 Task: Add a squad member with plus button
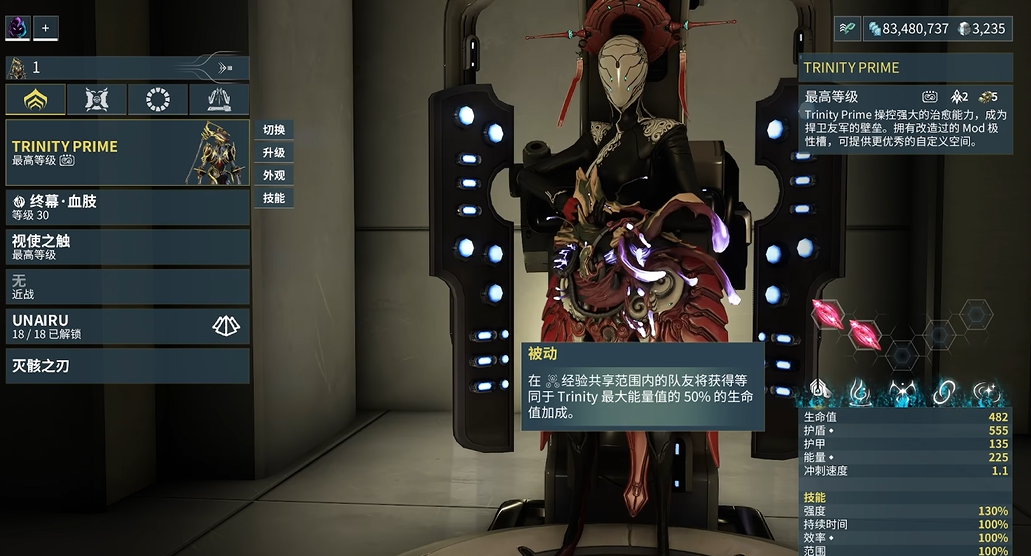coord(45,27)
